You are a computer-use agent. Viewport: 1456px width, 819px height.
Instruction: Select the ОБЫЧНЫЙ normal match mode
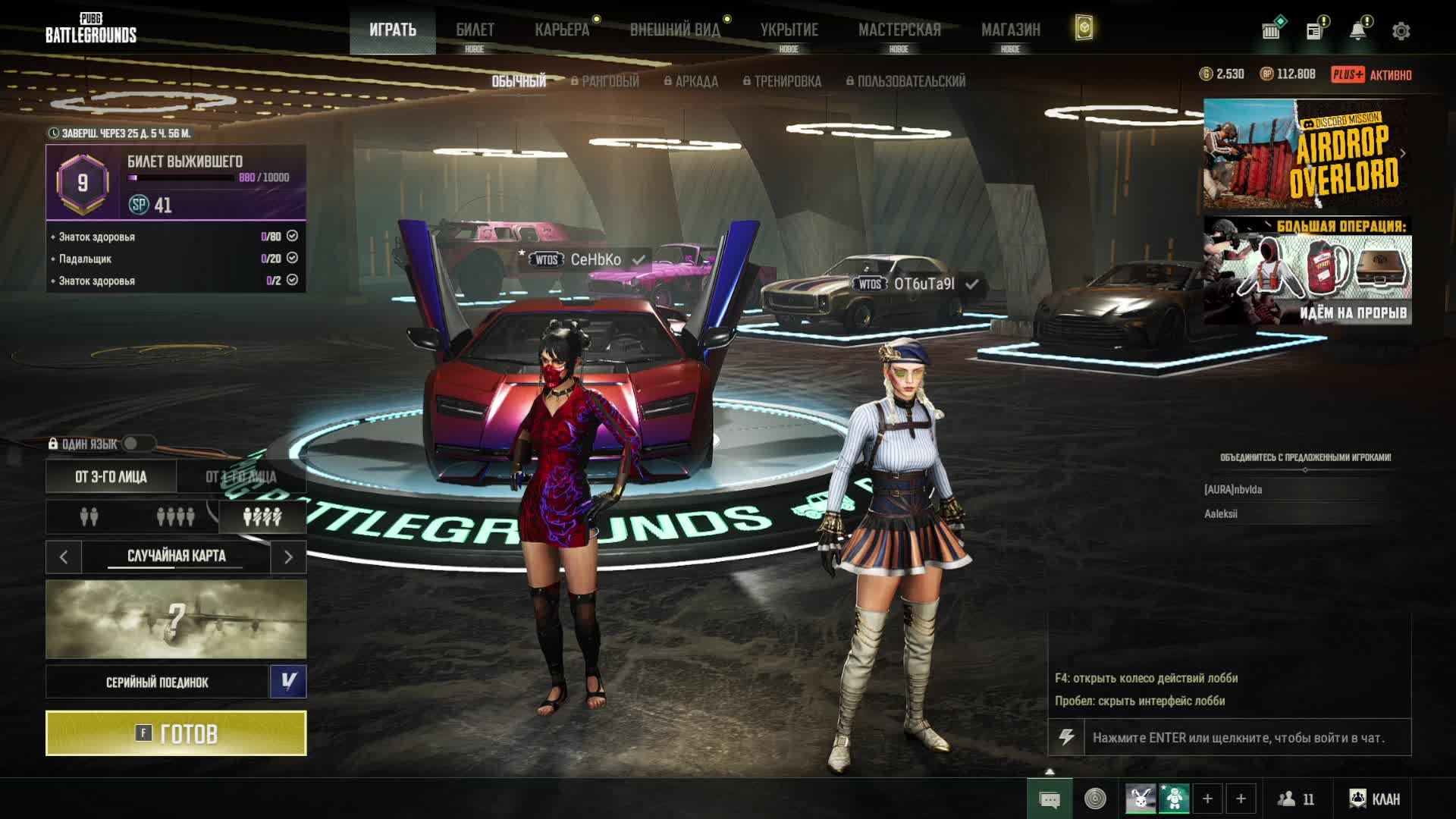519,81
